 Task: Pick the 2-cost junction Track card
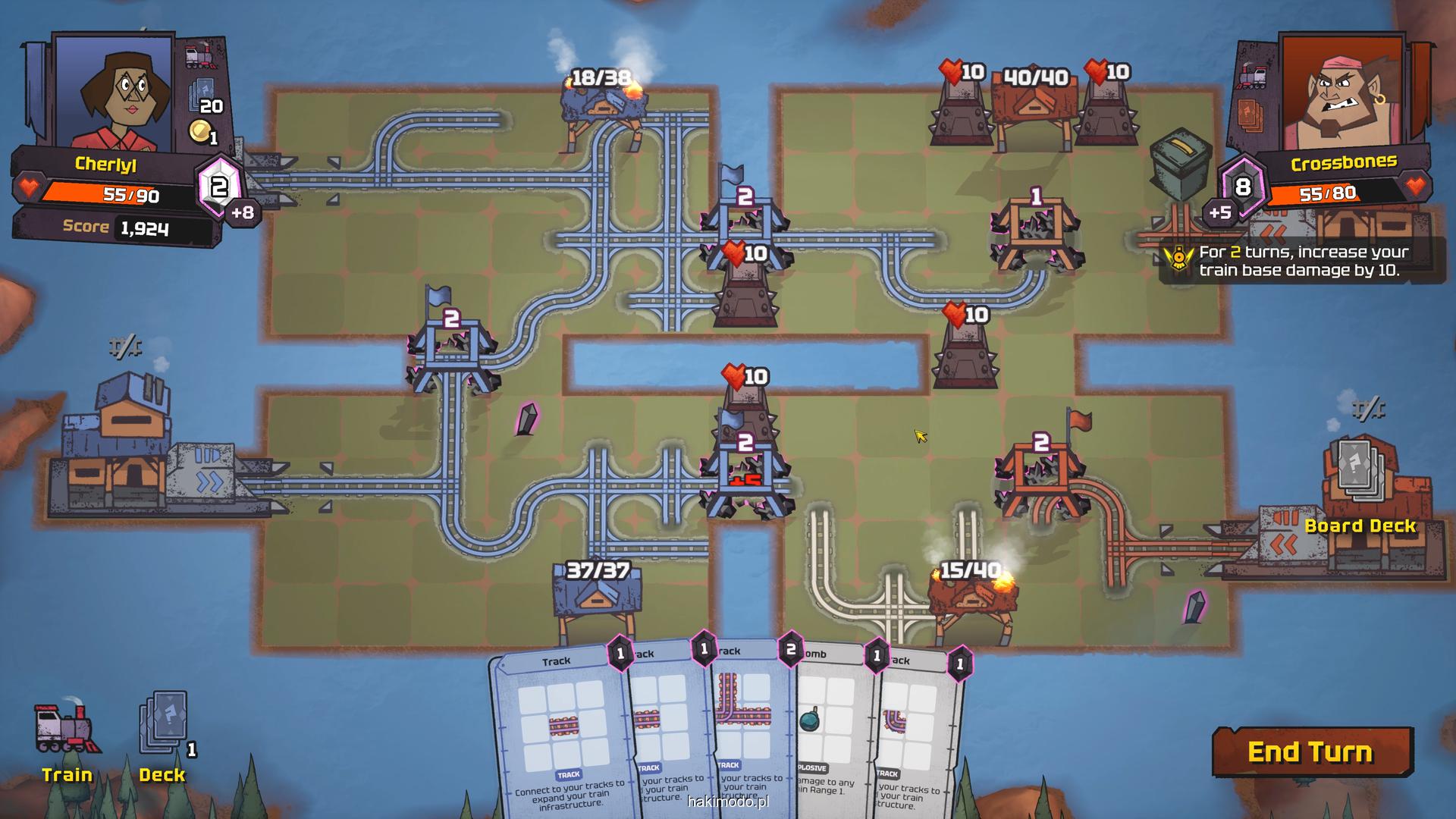747,720
